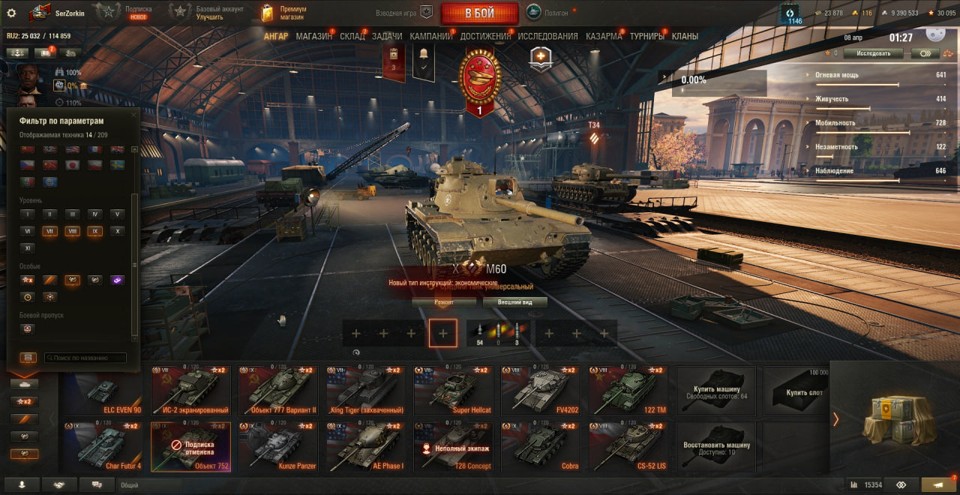The height and width of the screenshot is (495, 960).
Task: Start a battle with the В БОЙ button
Action: [x=479, y=13]
